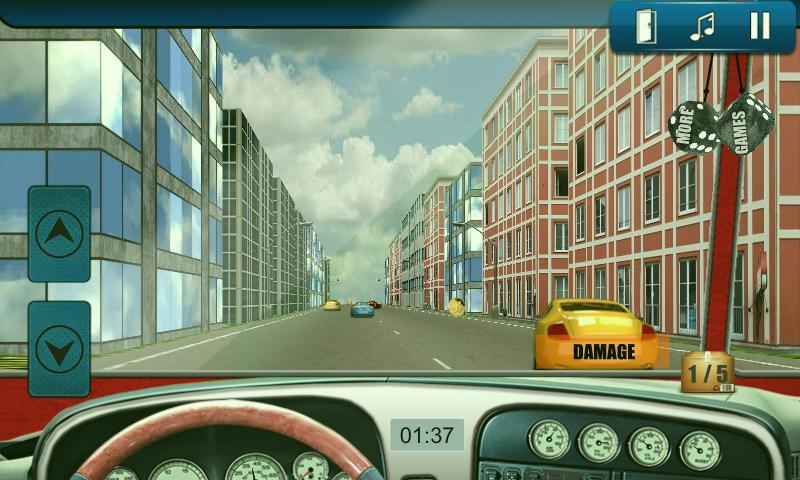This screenshot has height=480, width=800.
Task: Toggle the music note sound button
Action: coord(703,26)
